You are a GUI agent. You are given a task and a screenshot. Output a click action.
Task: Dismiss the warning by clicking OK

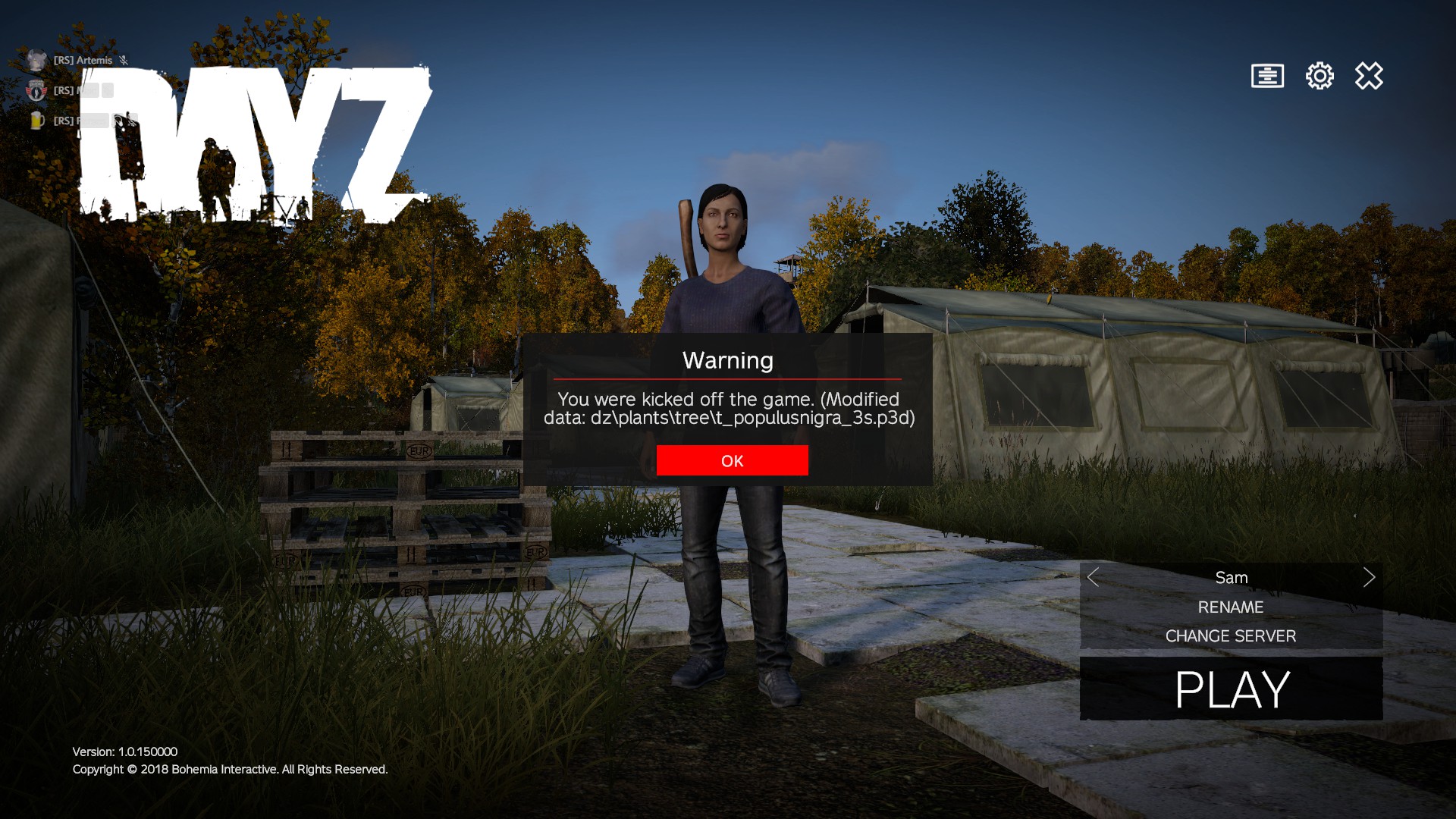click(x=732, y=460)
